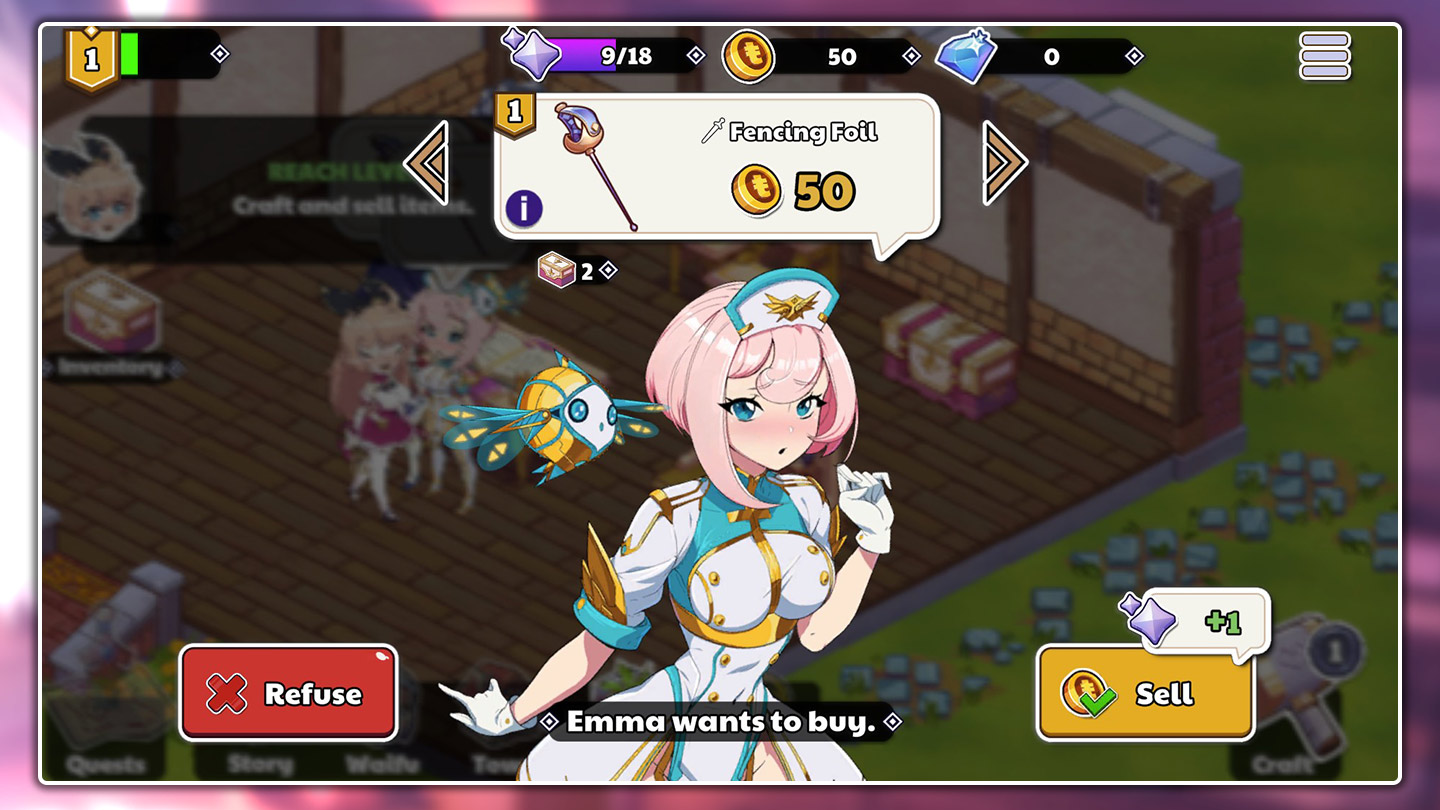Open the Fencing Foil info button
This screenshot has height=810, width=1440.
[523, 208]
